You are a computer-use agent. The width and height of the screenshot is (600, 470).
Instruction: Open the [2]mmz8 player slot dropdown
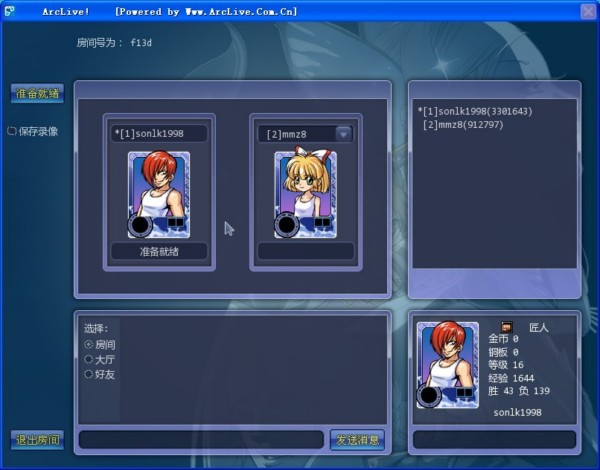tap(343, 133)
